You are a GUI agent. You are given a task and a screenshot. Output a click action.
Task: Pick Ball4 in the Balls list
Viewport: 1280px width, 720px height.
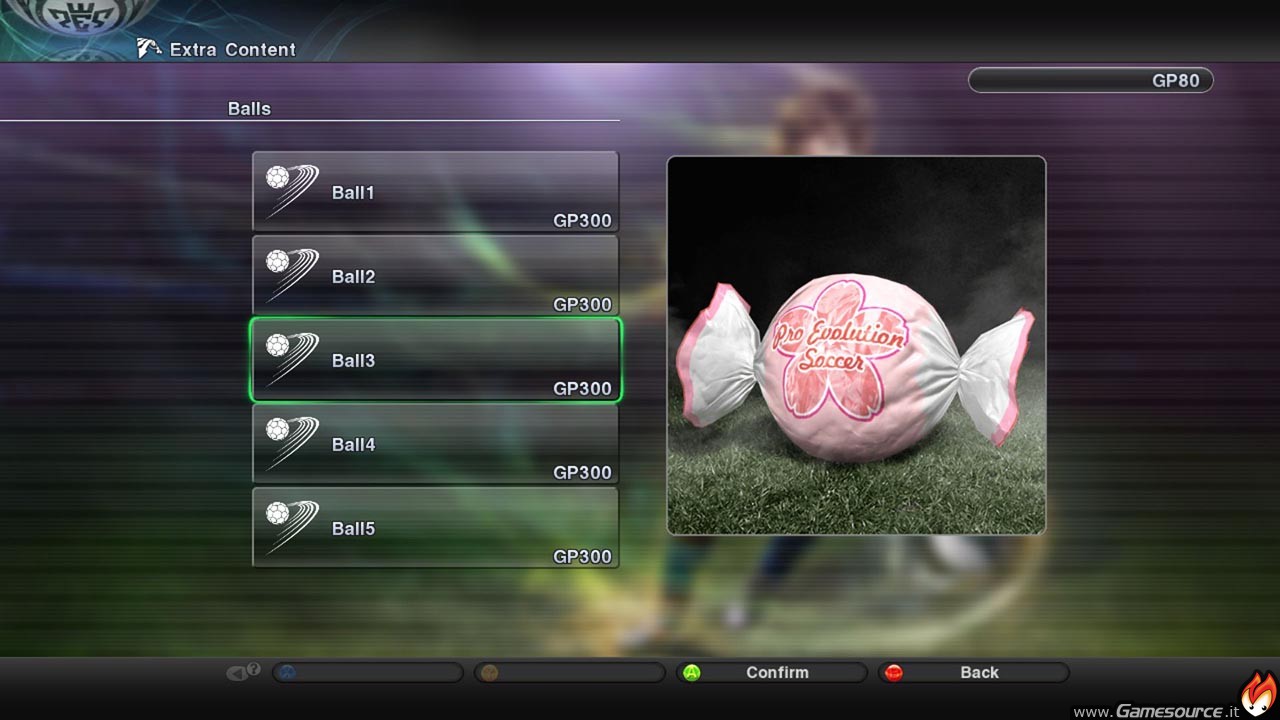(435, 444)
